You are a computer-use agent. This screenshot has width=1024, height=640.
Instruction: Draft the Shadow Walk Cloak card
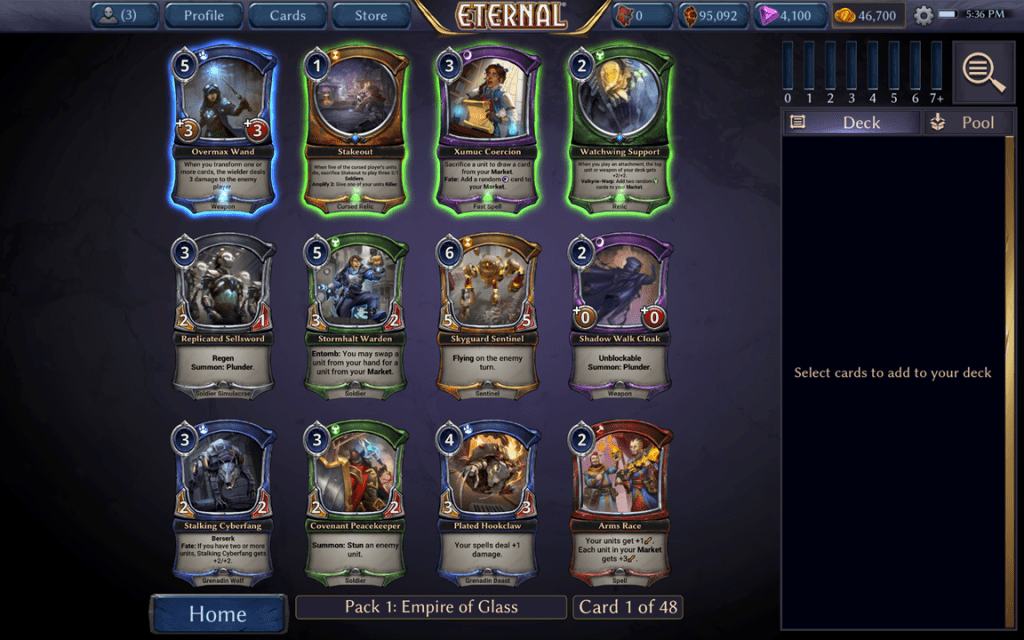coord(621,316)
